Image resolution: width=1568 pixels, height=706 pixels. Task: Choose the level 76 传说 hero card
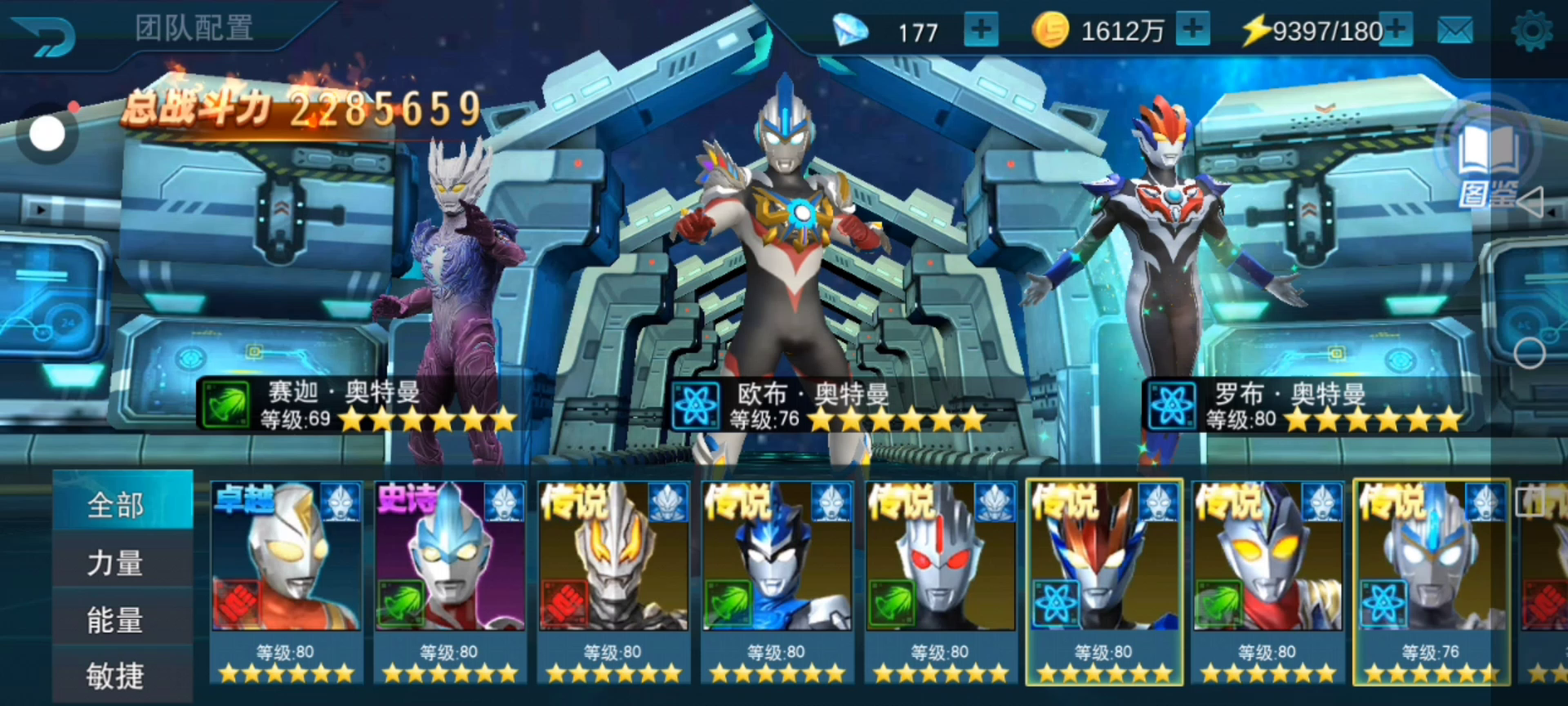[x=1430, y=580]
